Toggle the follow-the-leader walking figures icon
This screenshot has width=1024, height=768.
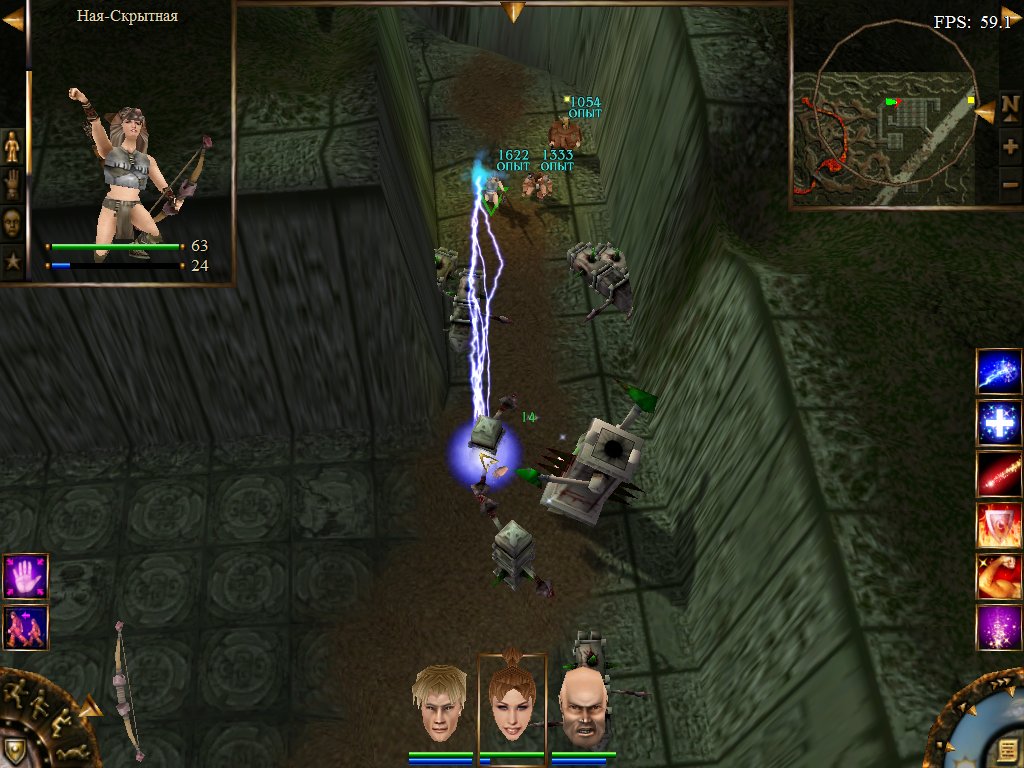tap(25, 627)
